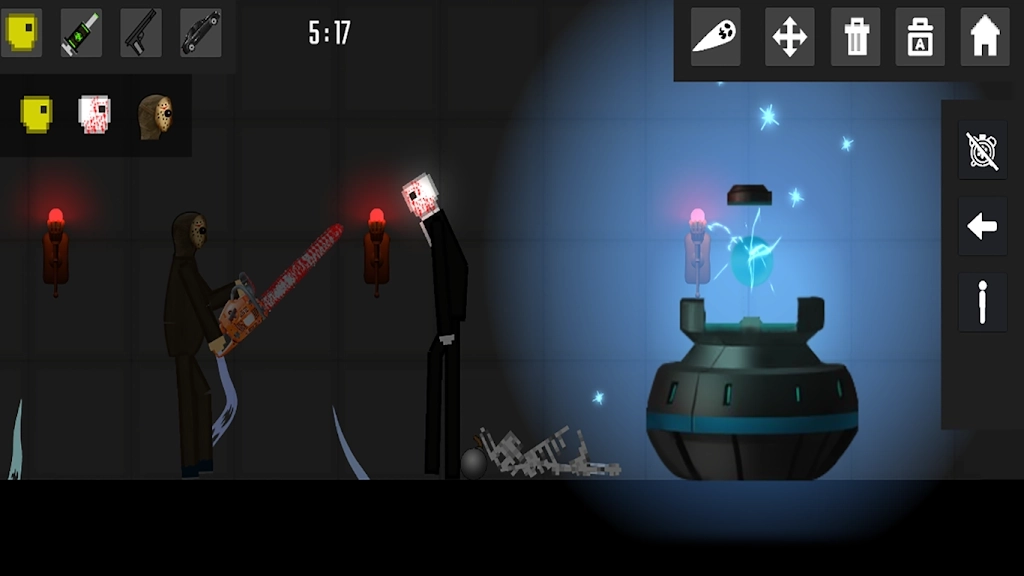Pick the plain yellow ragdoll head

click(x=37, y=115)
